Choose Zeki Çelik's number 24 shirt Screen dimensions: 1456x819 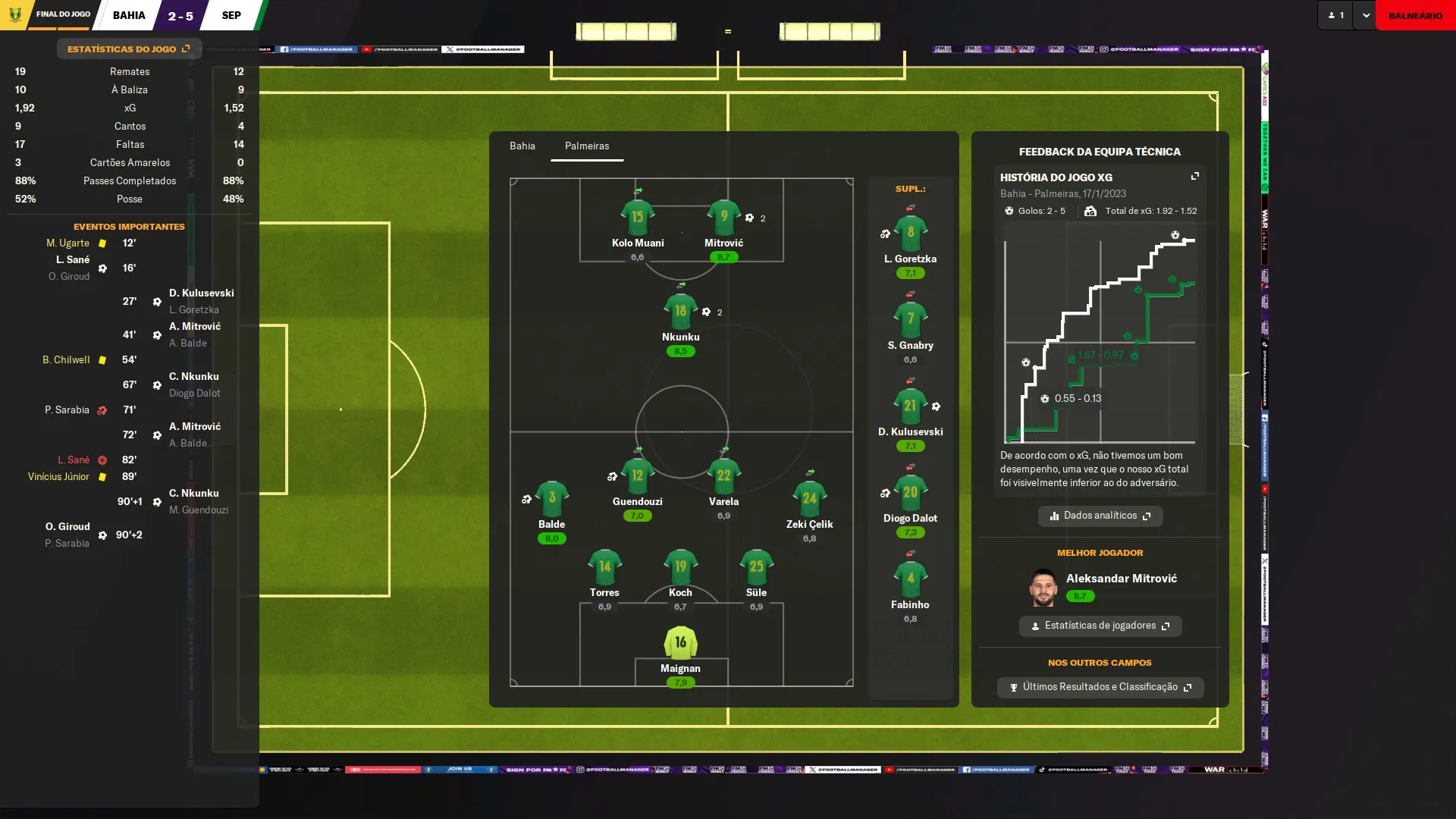[x=809, y=499]
